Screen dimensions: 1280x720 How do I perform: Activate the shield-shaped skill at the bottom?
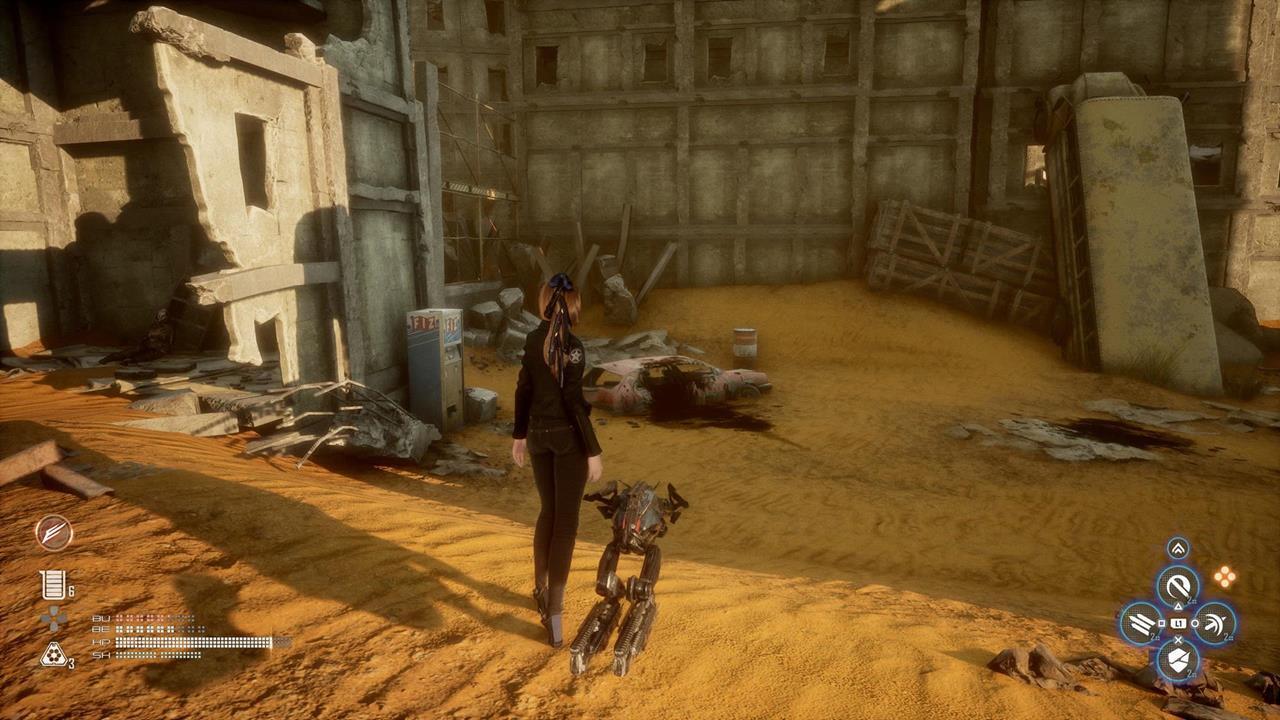click(1178, 660)
